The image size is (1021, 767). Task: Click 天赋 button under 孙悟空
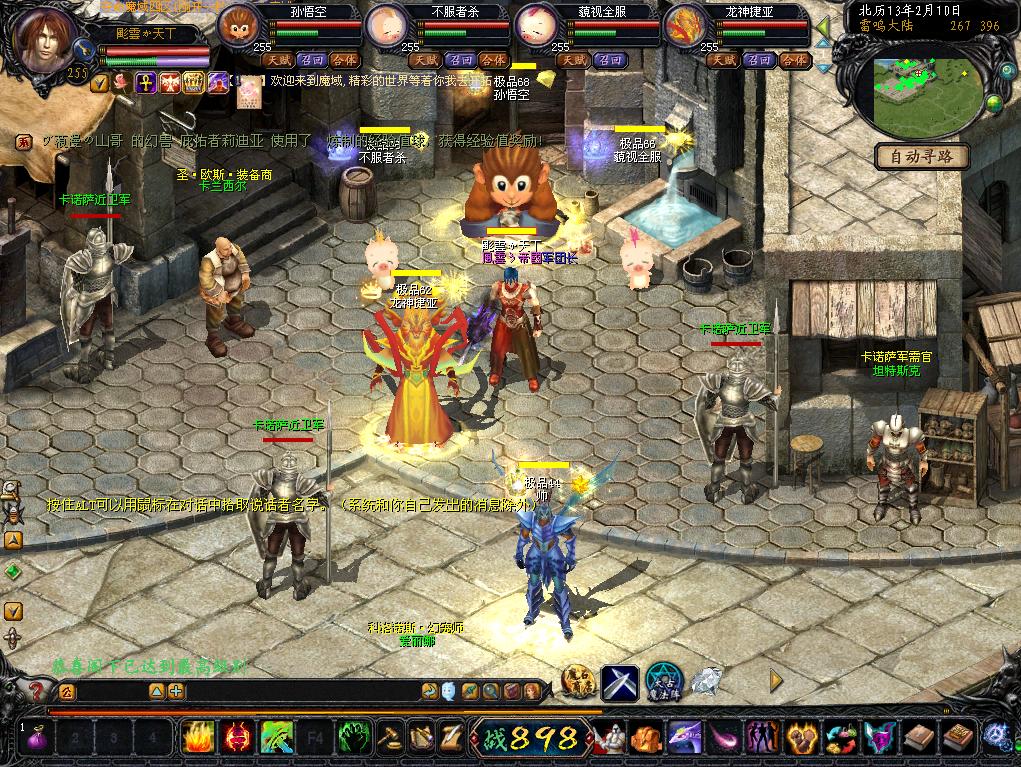point(277,60)
